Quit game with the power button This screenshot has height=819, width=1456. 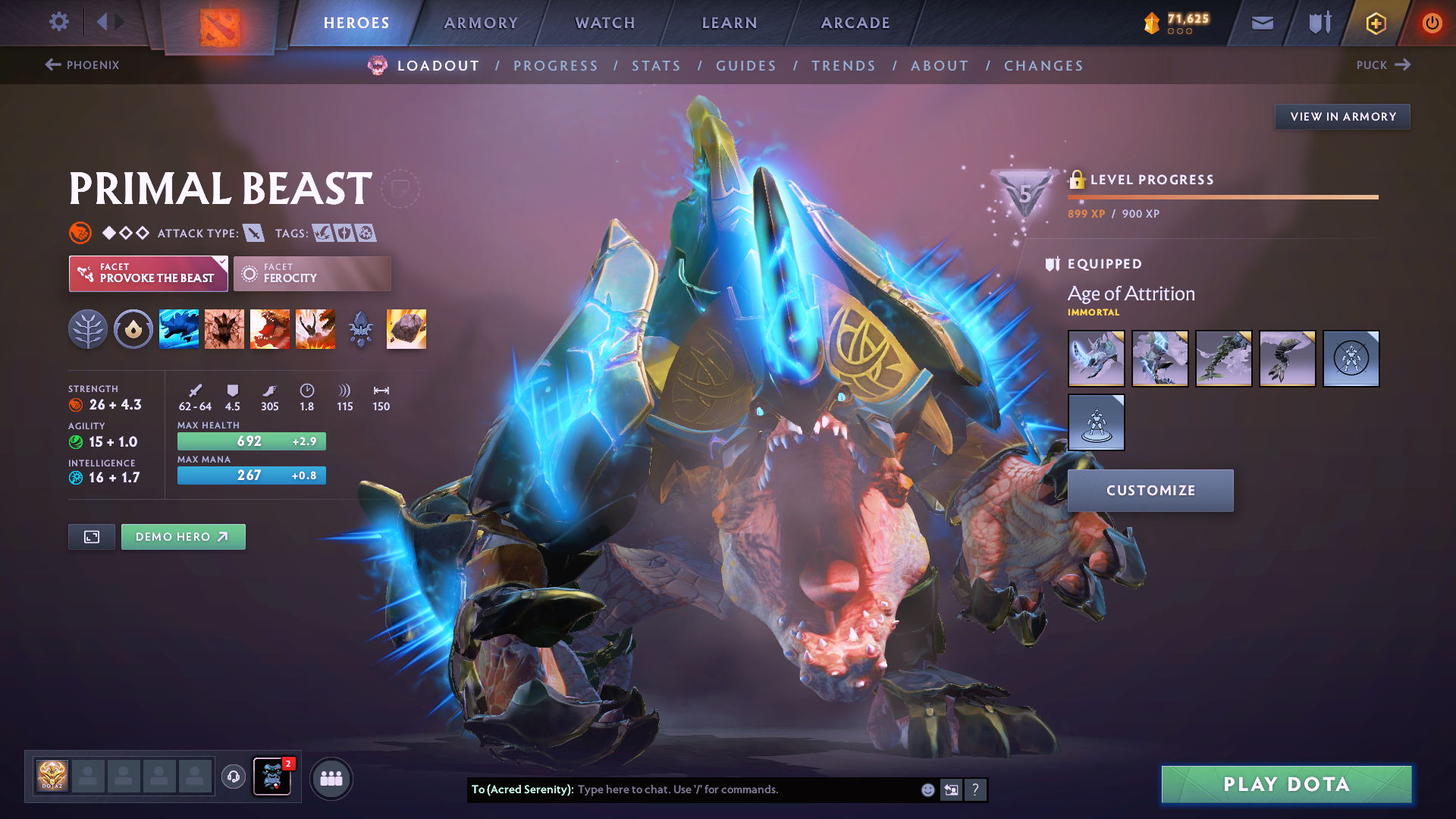click(1432, 23)
